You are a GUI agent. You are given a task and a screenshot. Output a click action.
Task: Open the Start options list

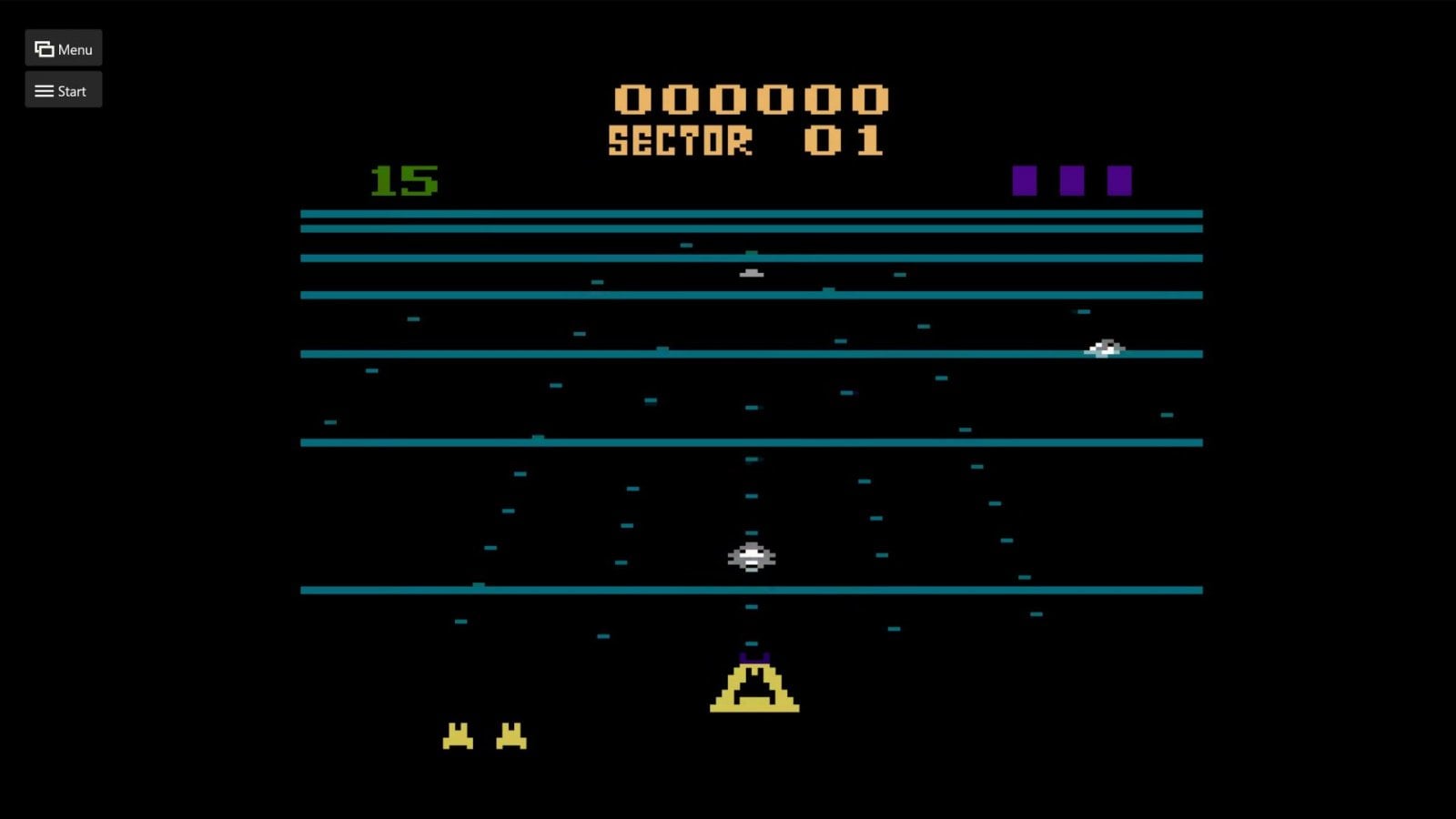(x=63, y=90)
